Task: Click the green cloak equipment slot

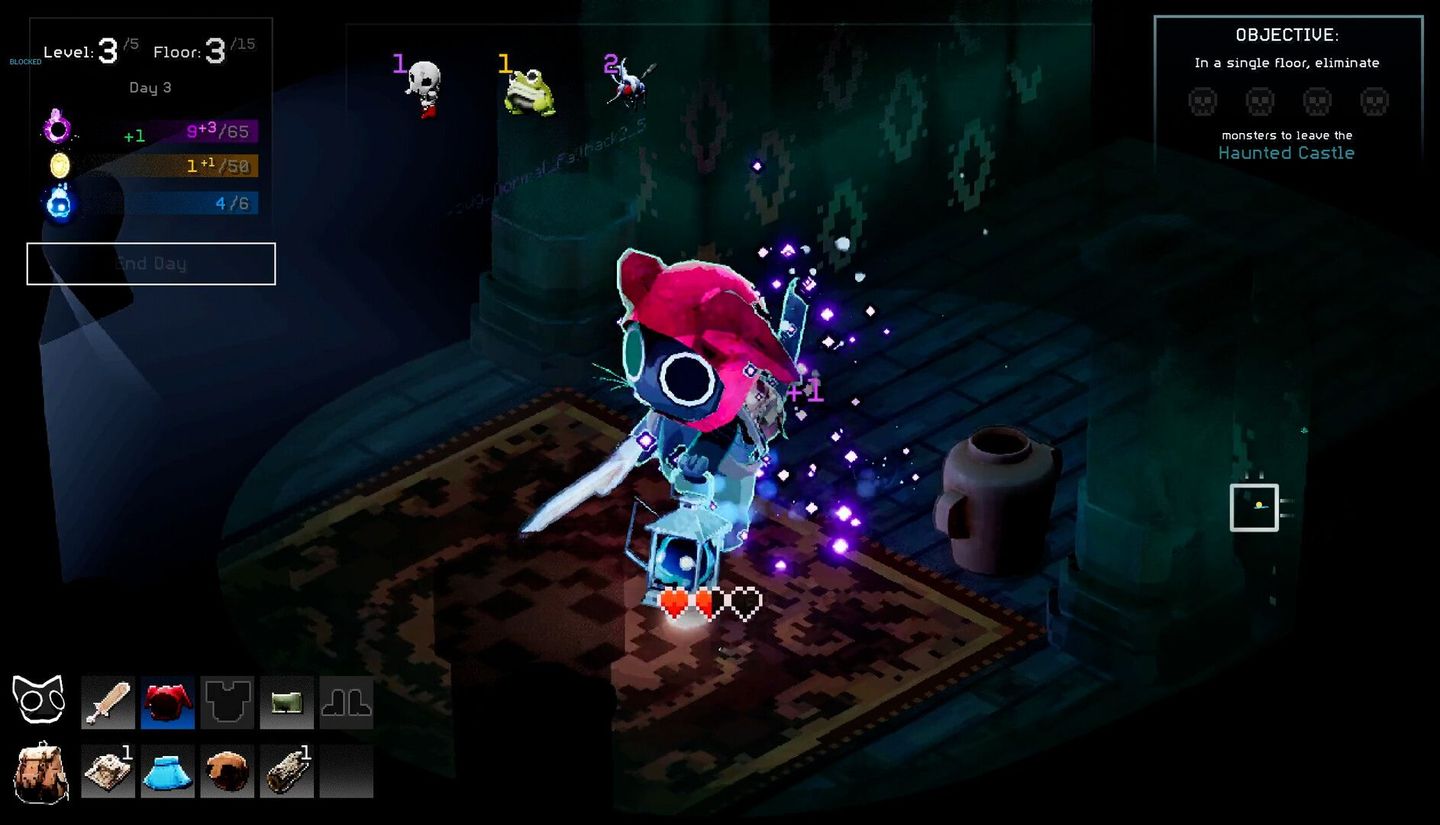Action: pyautogui.click(x=287, y=703)
